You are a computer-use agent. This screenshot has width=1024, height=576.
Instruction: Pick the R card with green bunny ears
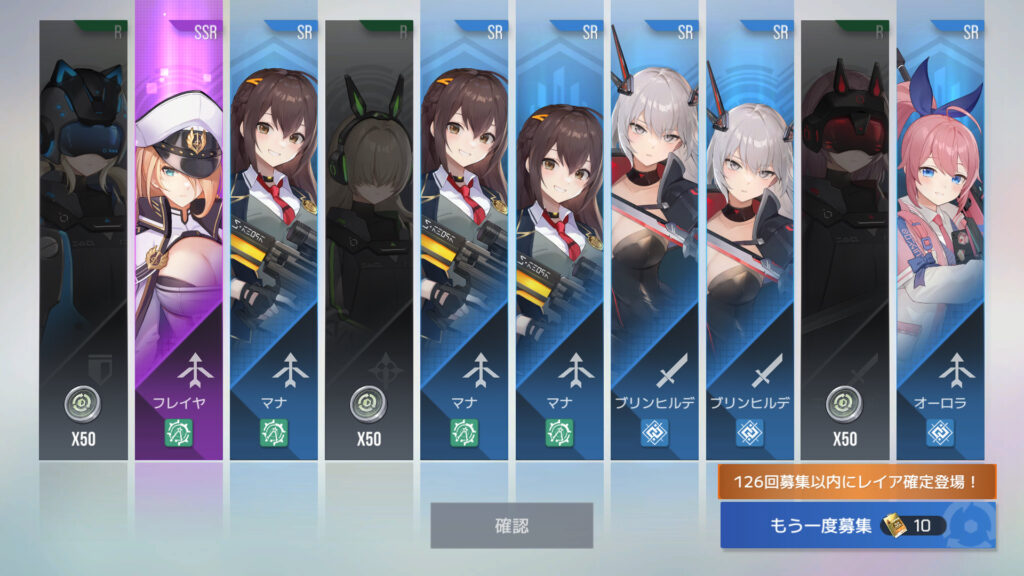tap(369, 240)
